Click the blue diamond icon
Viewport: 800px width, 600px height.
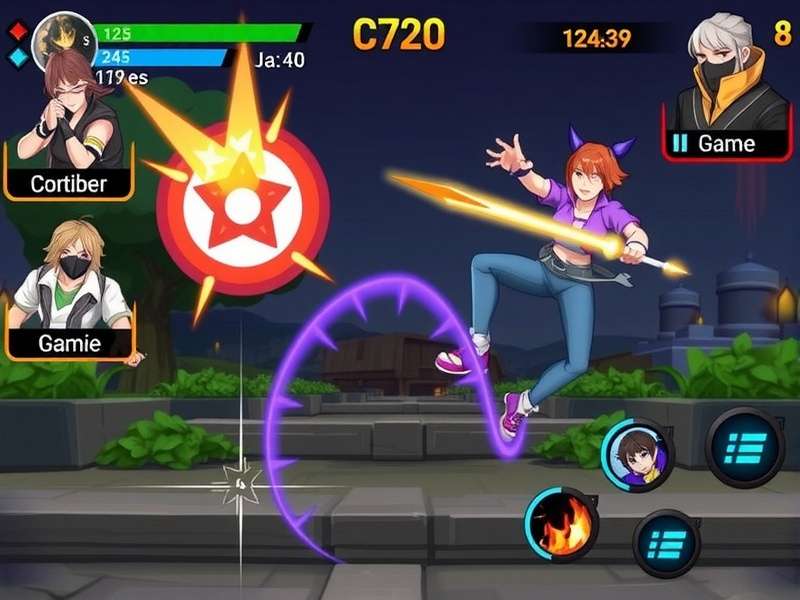[17, 57]
